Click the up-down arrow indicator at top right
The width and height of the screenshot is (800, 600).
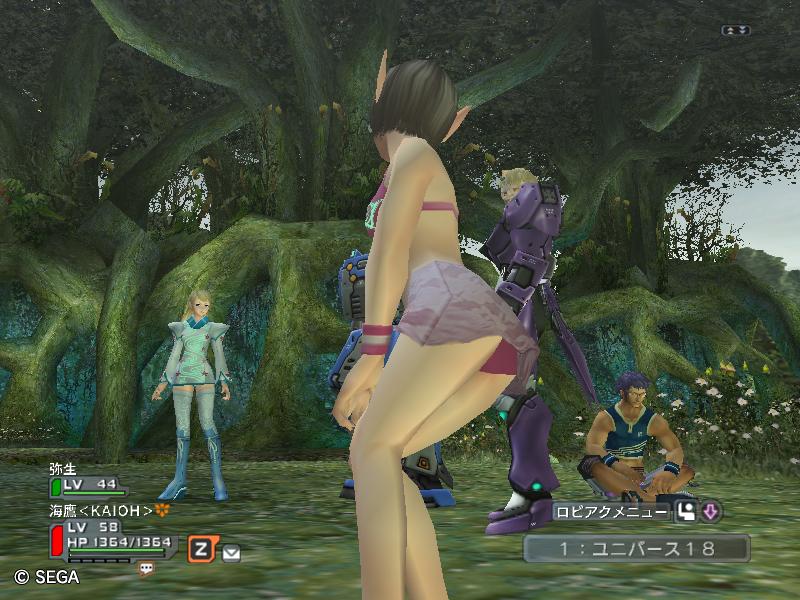735,31
